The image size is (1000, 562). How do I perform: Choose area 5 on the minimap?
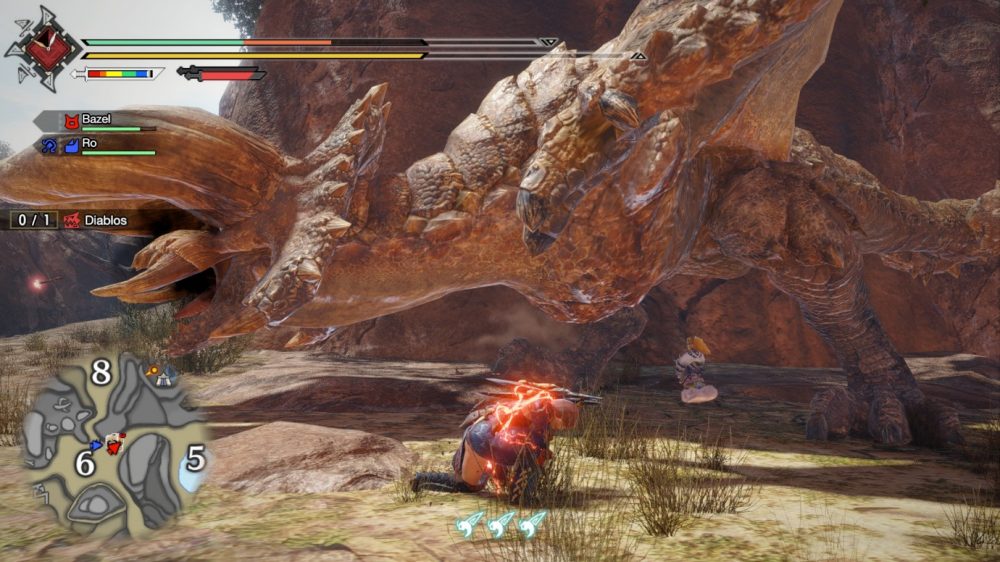click(196, 459)
